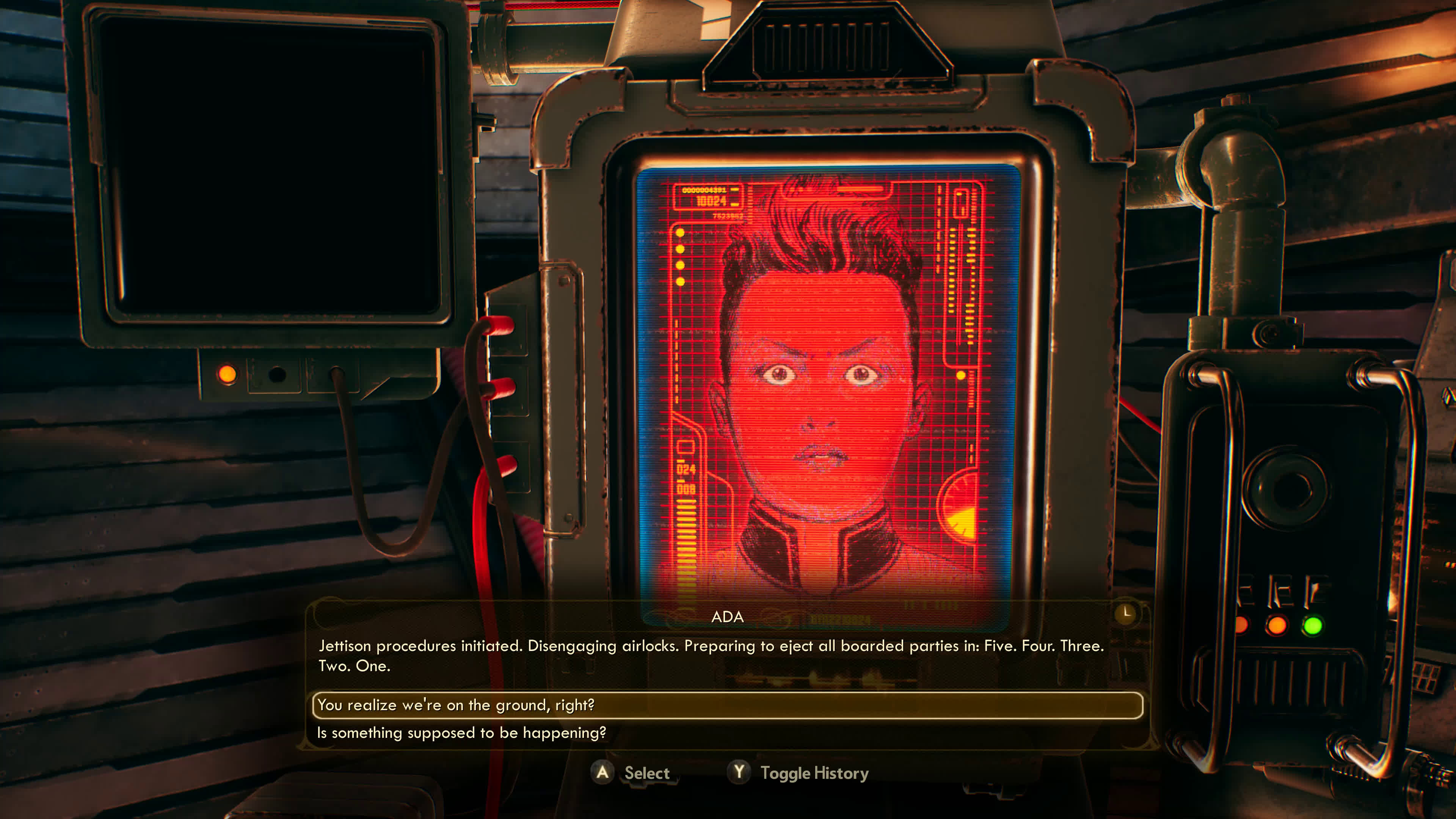This screenshot has height=819, width=1456.
Task: Select reply "Is something supposed to be happening?"
Action: coord(461,733)
